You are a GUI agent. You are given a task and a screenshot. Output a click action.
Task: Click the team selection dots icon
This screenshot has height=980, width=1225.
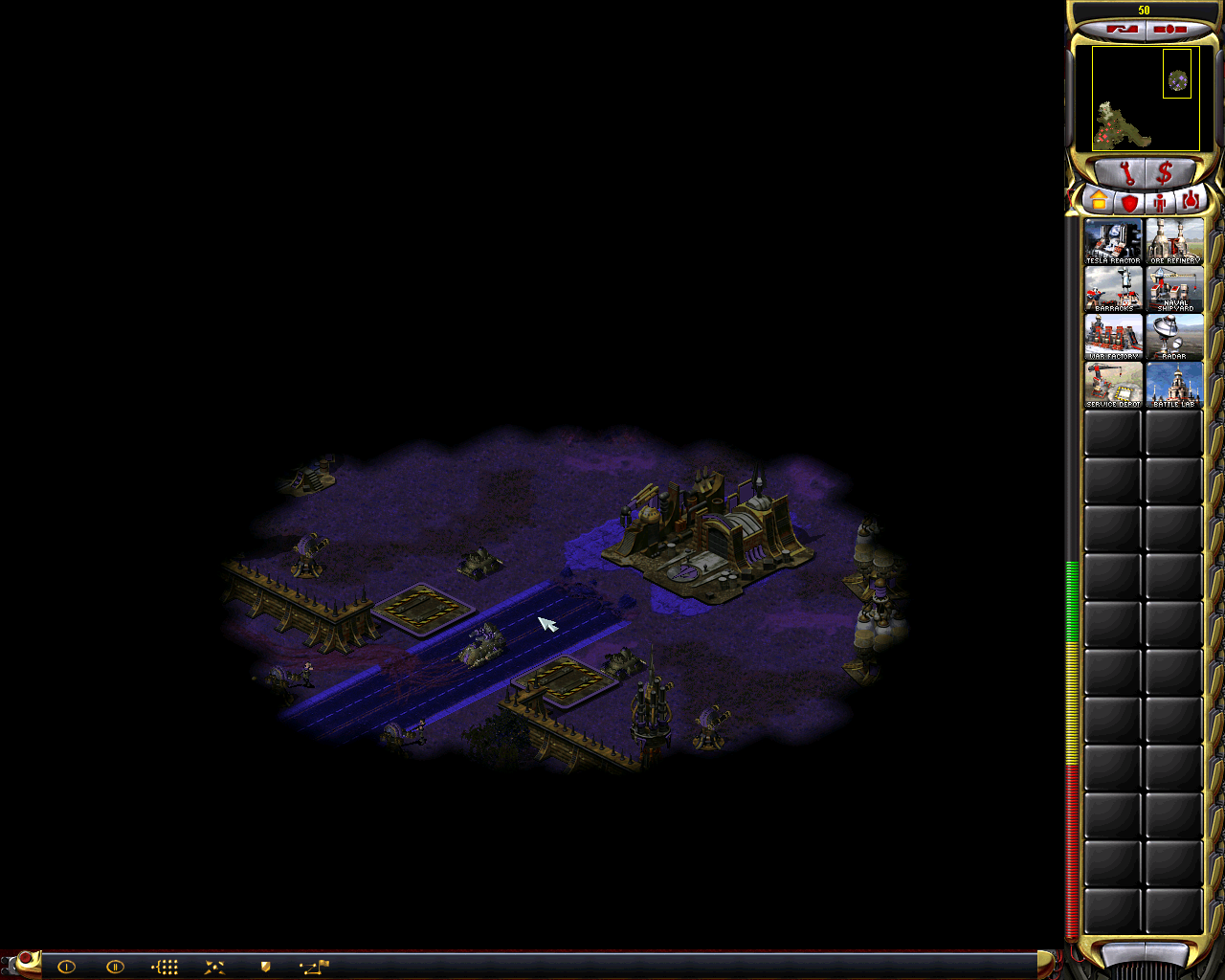pos(164,967)
